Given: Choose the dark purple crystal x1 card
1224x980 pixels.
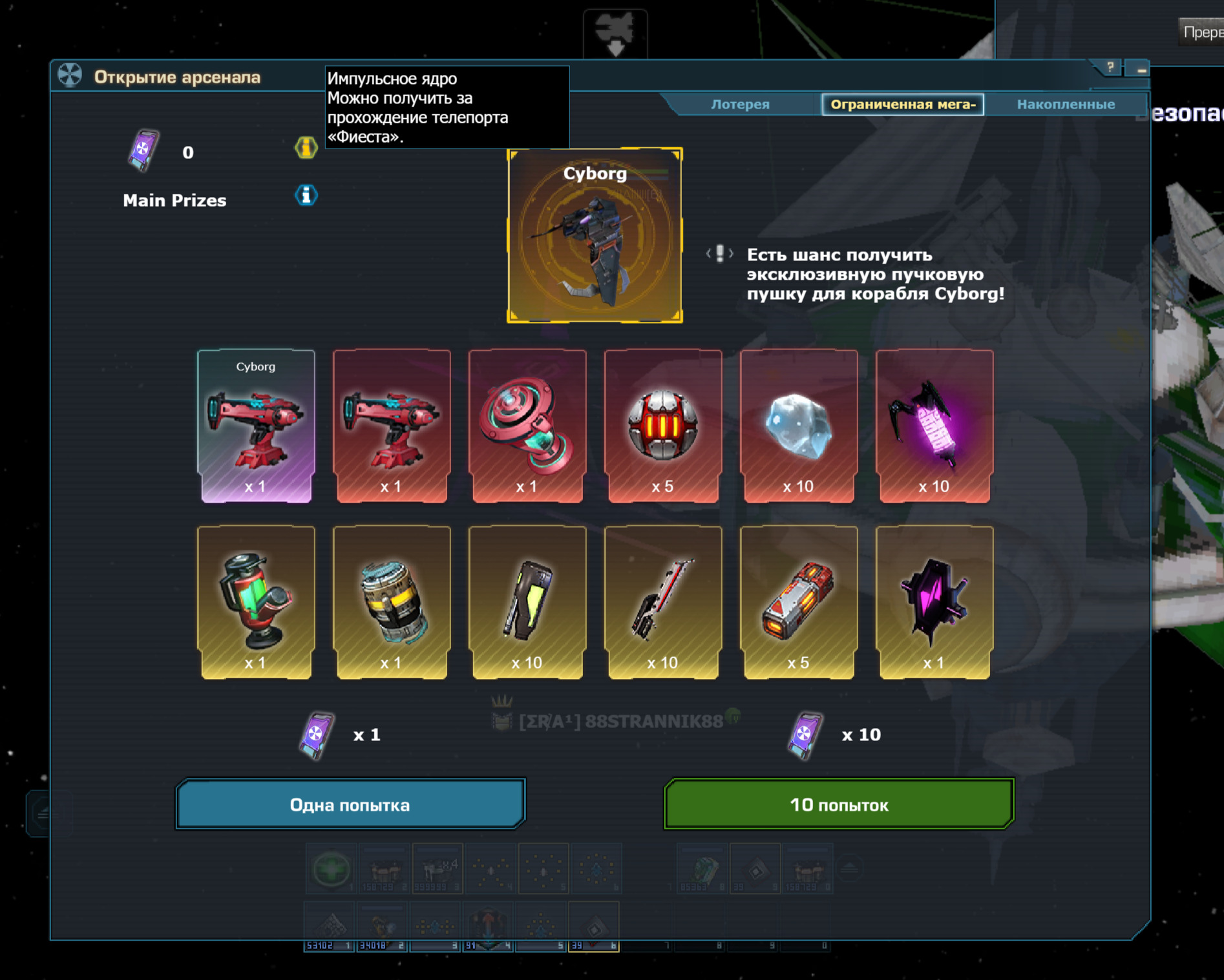Looking at the screenshot, I should pyautogui.click(x=934, y=602).
